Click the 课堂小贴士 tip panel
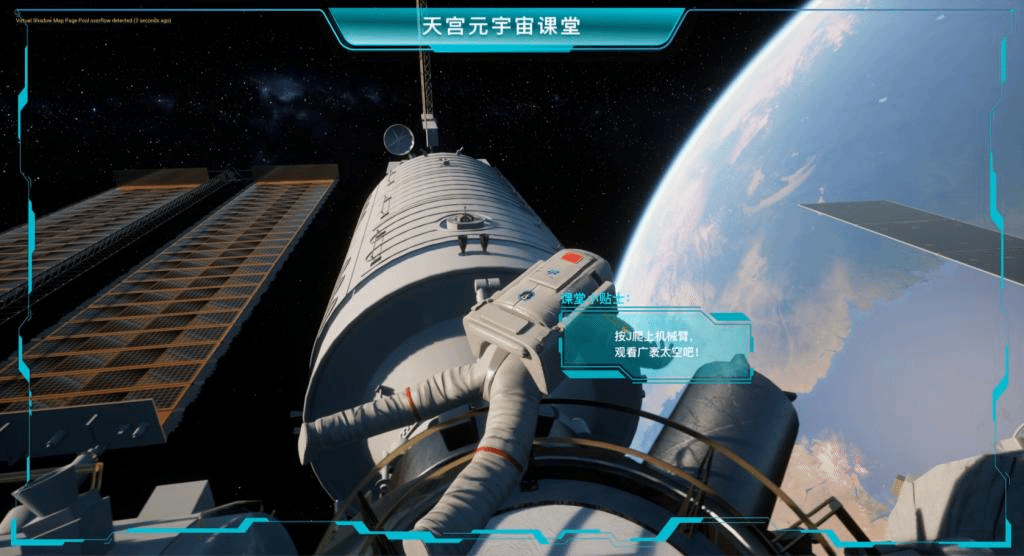This screenshot has width=1024, height=556. [655, 344]
